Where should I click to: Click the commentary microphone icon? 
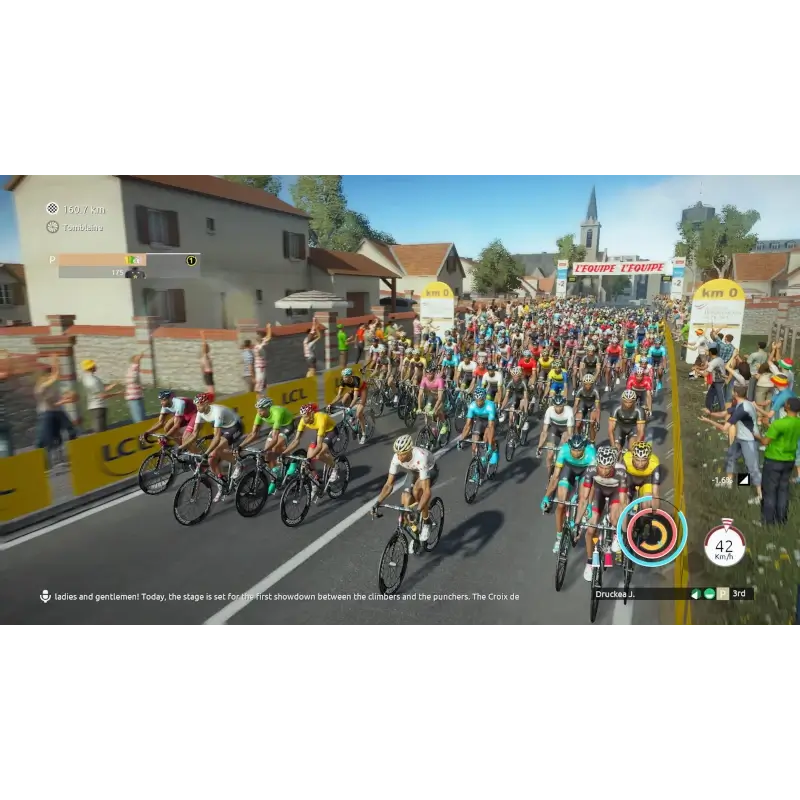[x=45, y=596]
